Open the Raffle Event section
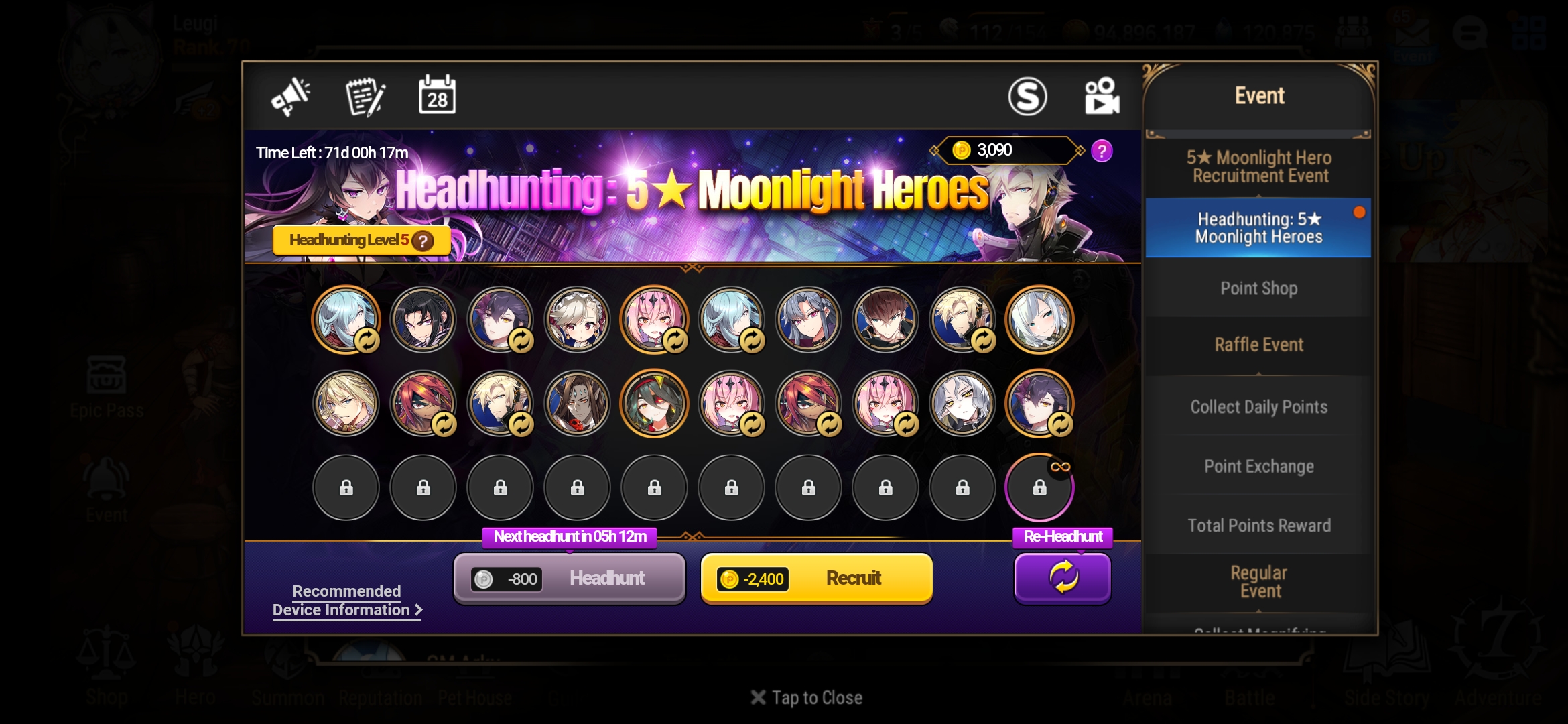1568x724 pixels. (1258, 344)
